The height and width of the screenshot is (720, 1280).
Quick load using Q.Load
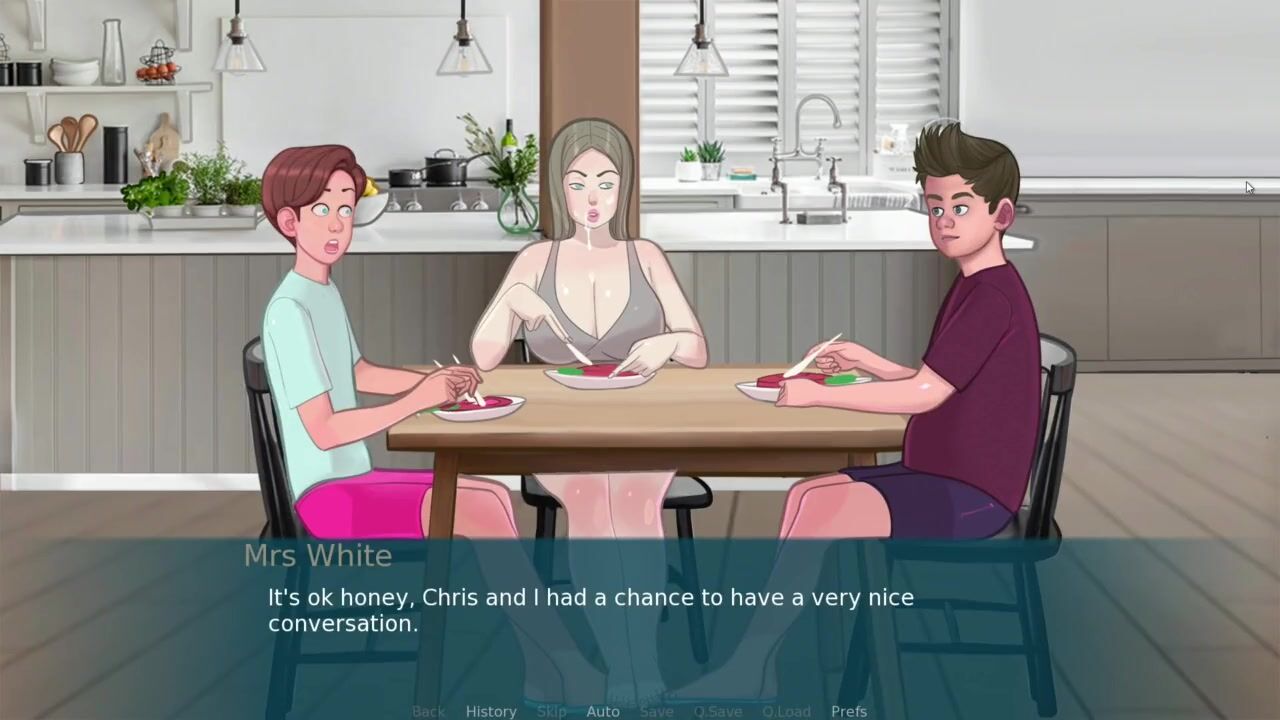[786, 711]
